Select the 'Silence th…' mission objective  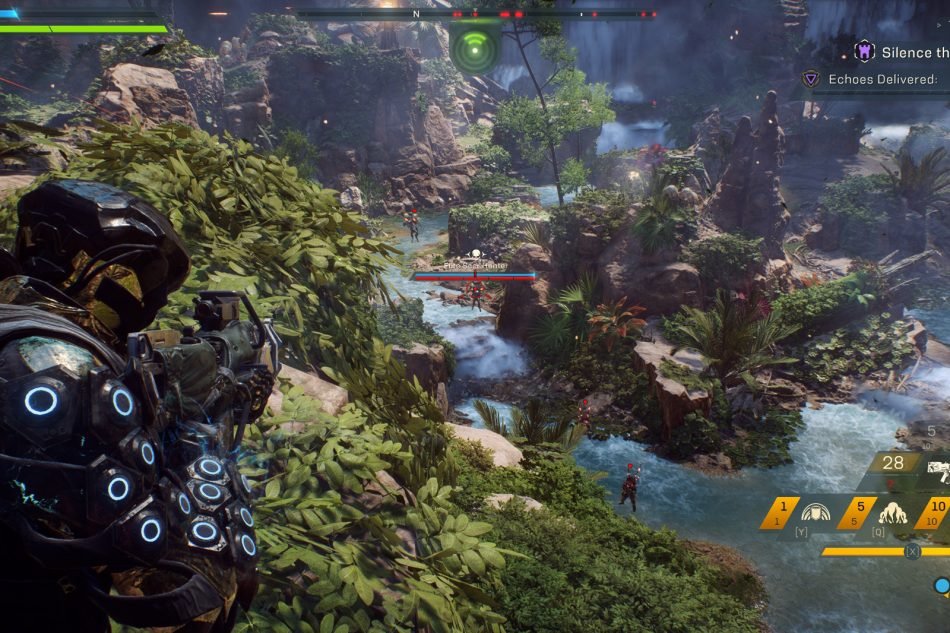tap(913, 52)
